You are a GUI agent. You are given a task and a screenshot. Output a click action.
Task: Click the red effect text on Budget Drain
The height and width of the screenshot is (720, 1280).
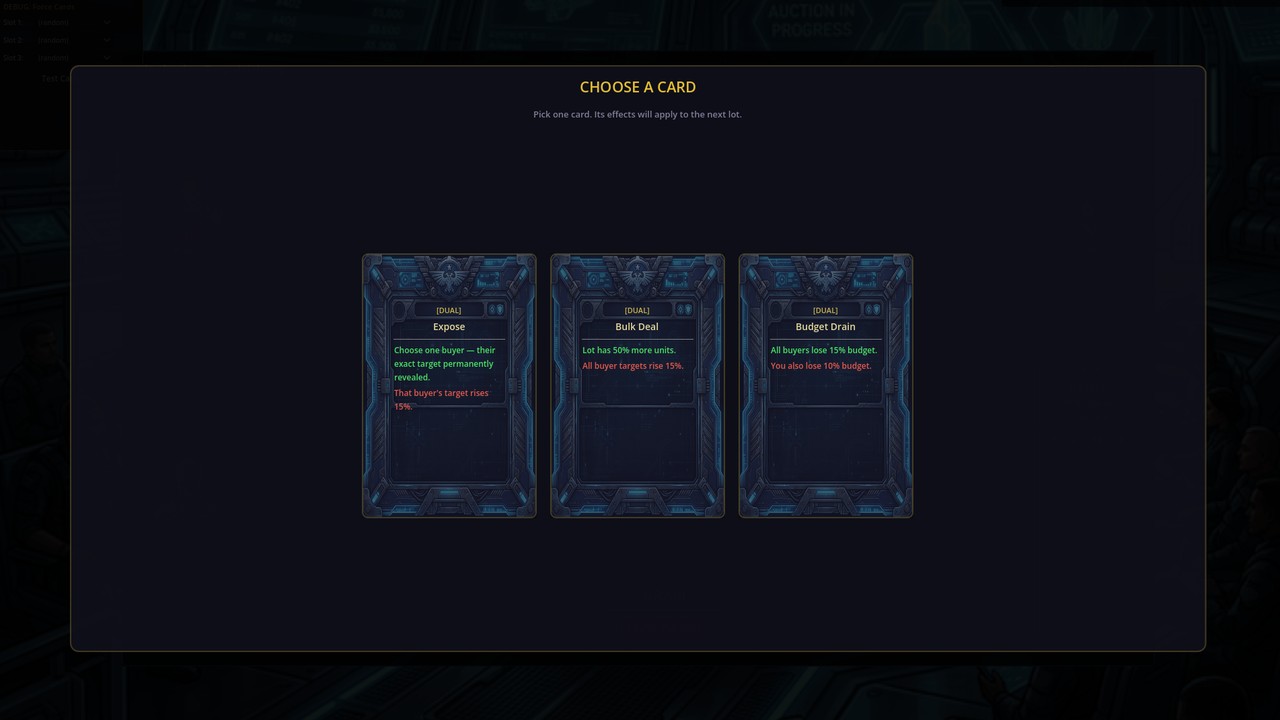(x=820, y=366)
